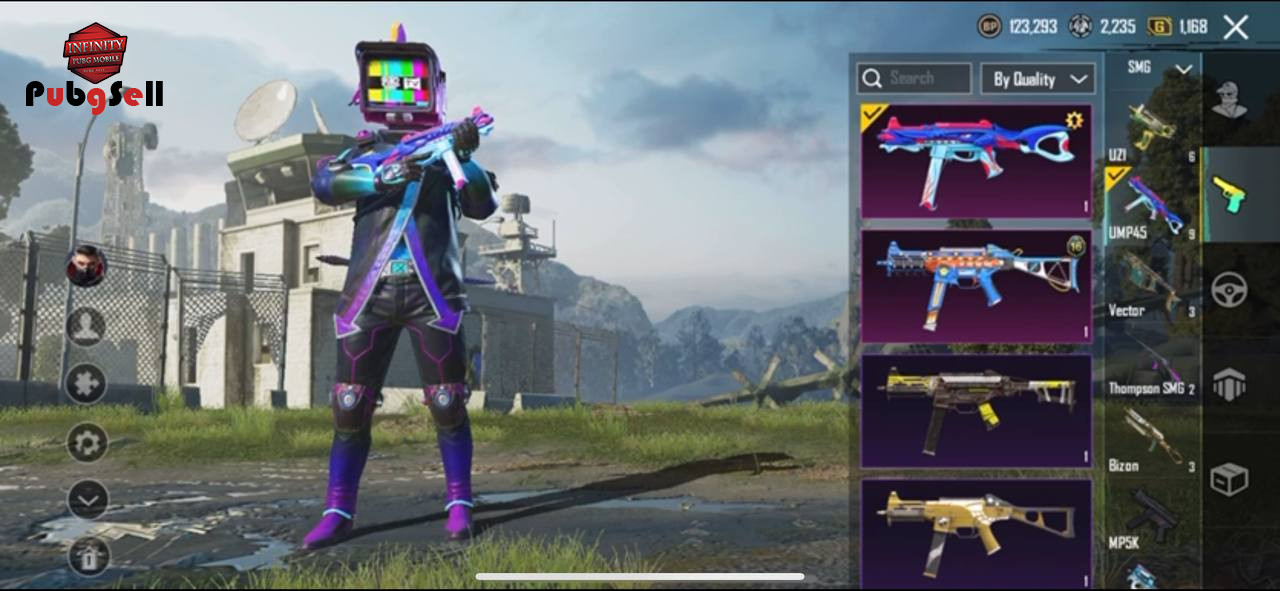Viewport: 1280px width, 591px height.
Task: Open the outfit category with the character icon
Action: pyautogui.click(x=1229, y=100)
